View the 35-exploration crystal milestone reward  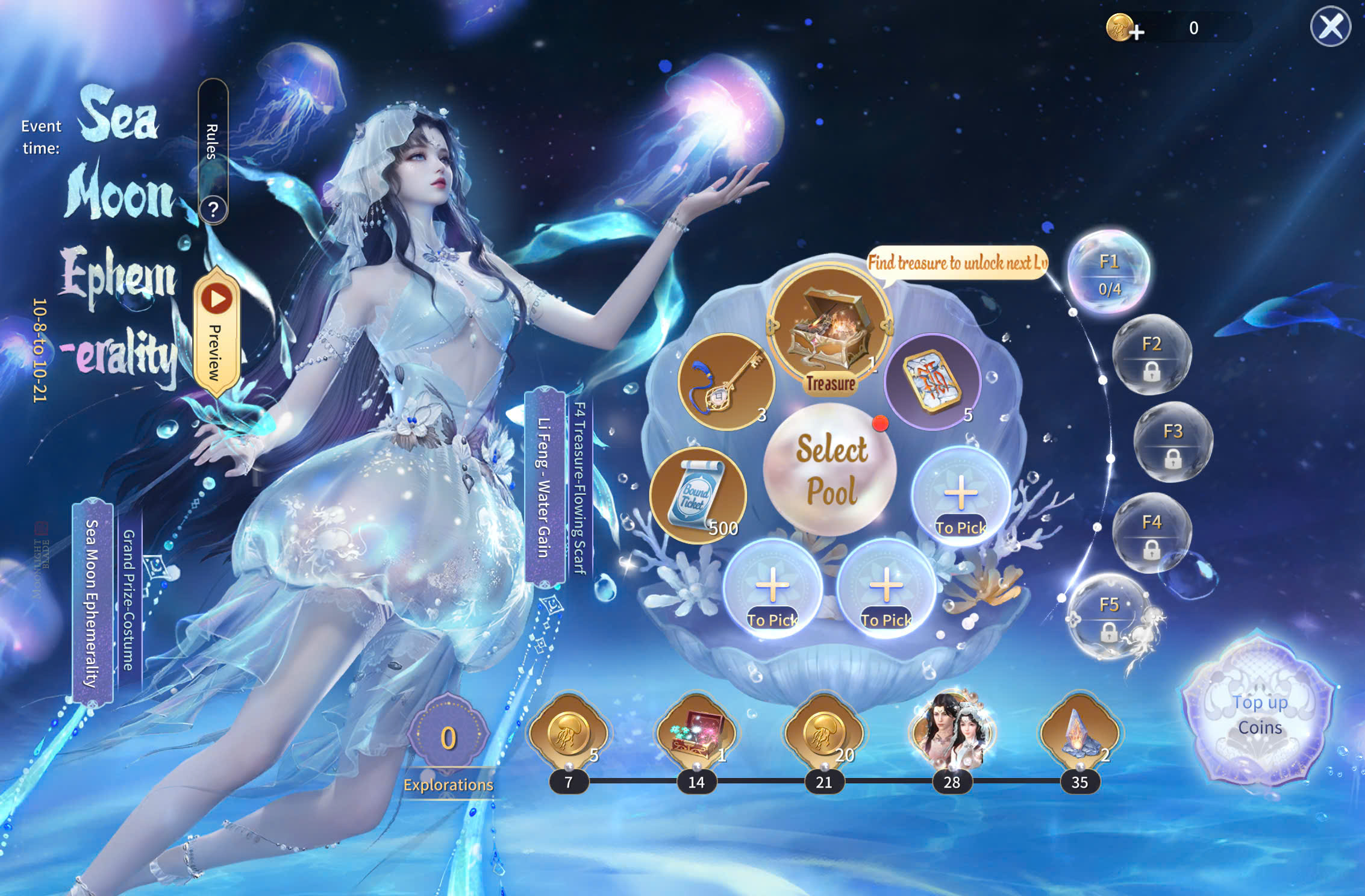click(1079, 732)
